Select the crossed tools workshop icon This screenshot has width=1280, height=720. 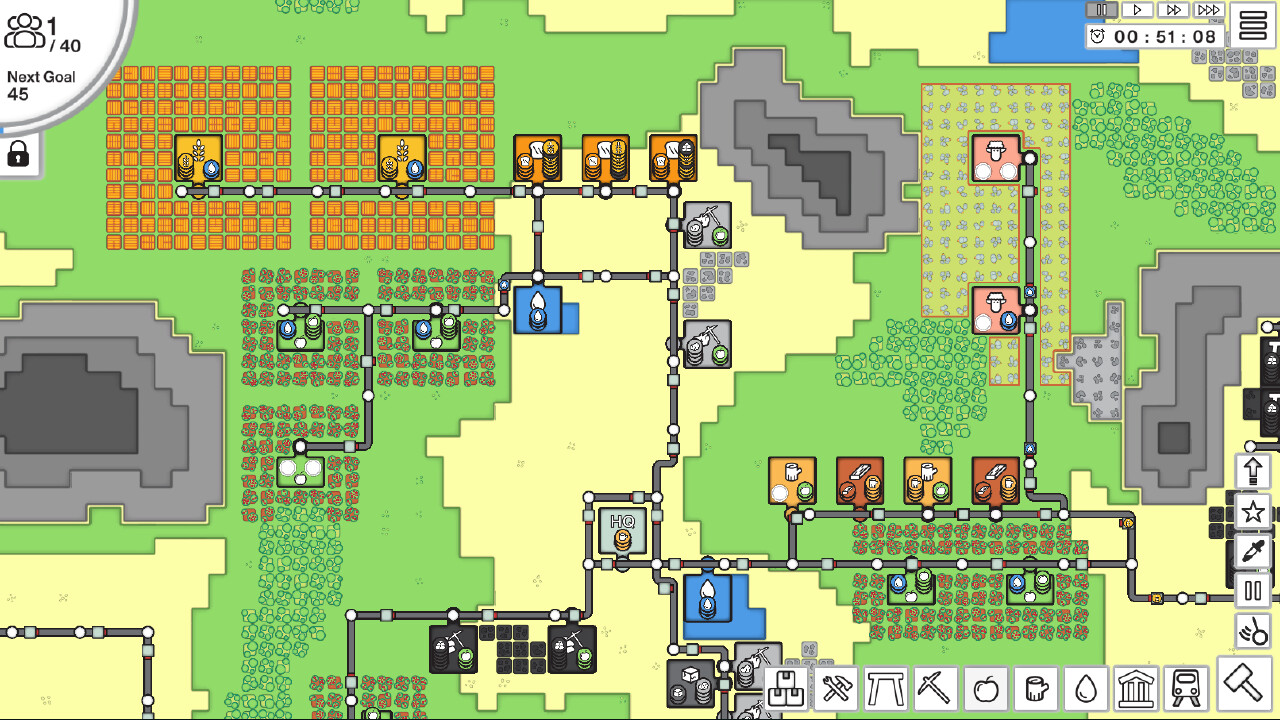coord(834,689)
